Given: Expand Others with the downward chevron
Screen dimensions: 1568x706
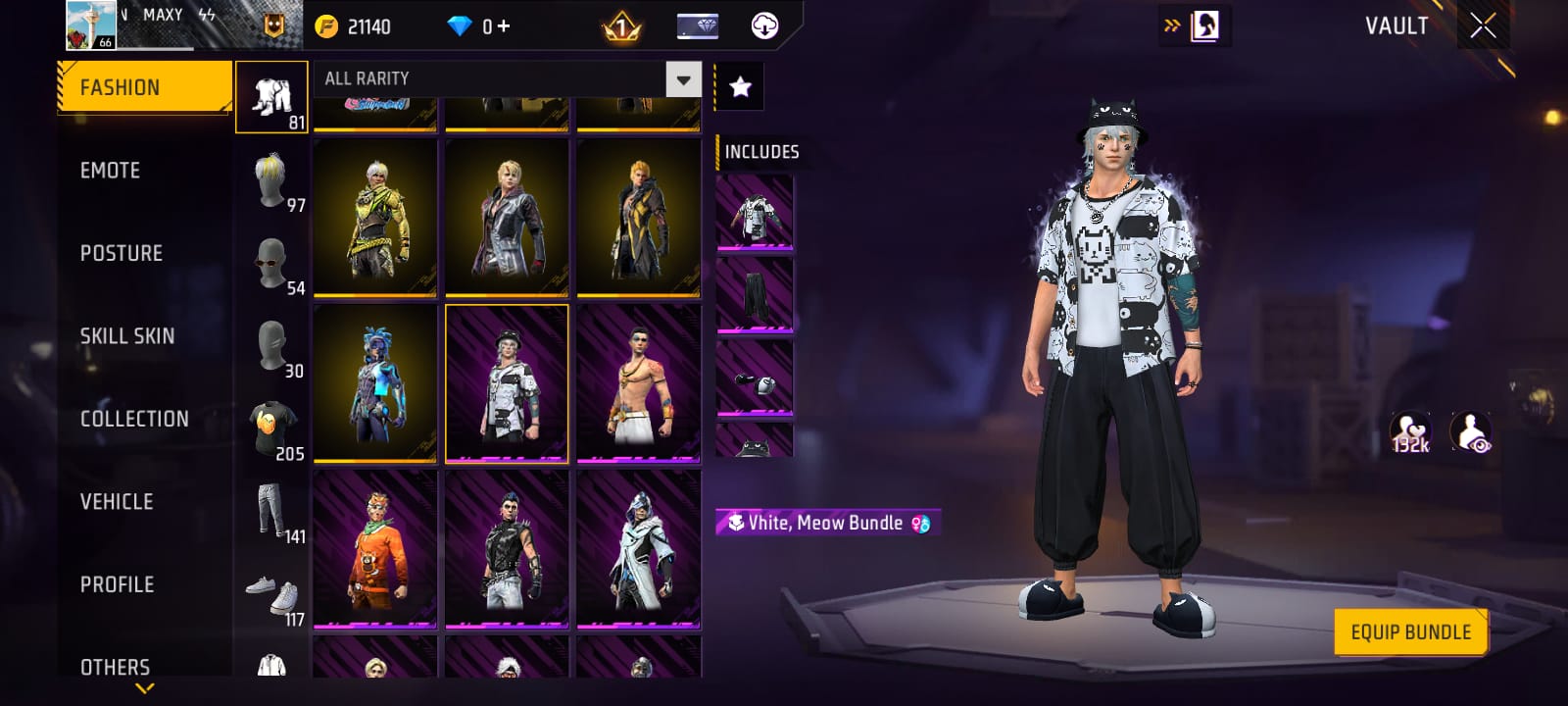Looking at the screenshot, I should [x=145, y=689].
